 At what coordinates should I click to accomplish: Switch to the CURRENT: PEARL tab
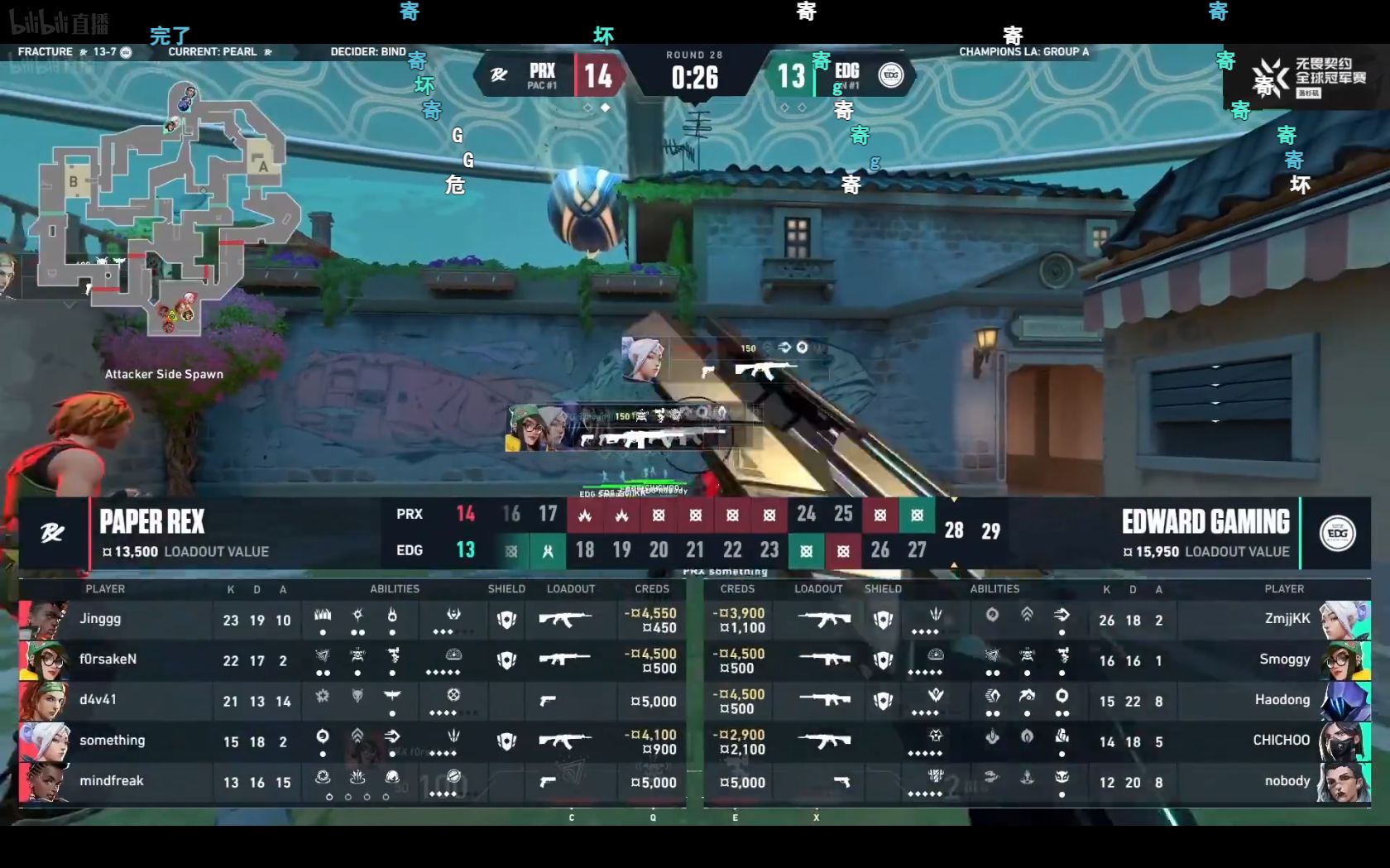point(213,50)
